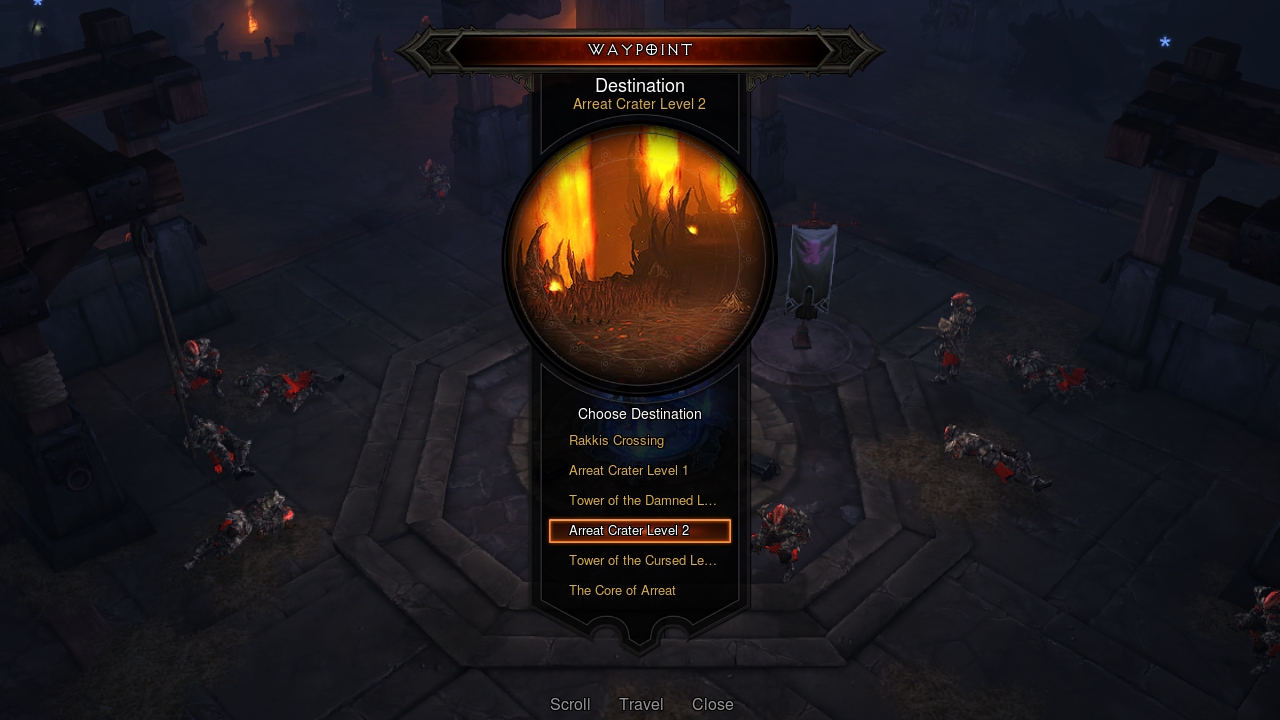
Task: Click the Waypoint title banner
Action: pyautogui.click(x=639, y=49)
